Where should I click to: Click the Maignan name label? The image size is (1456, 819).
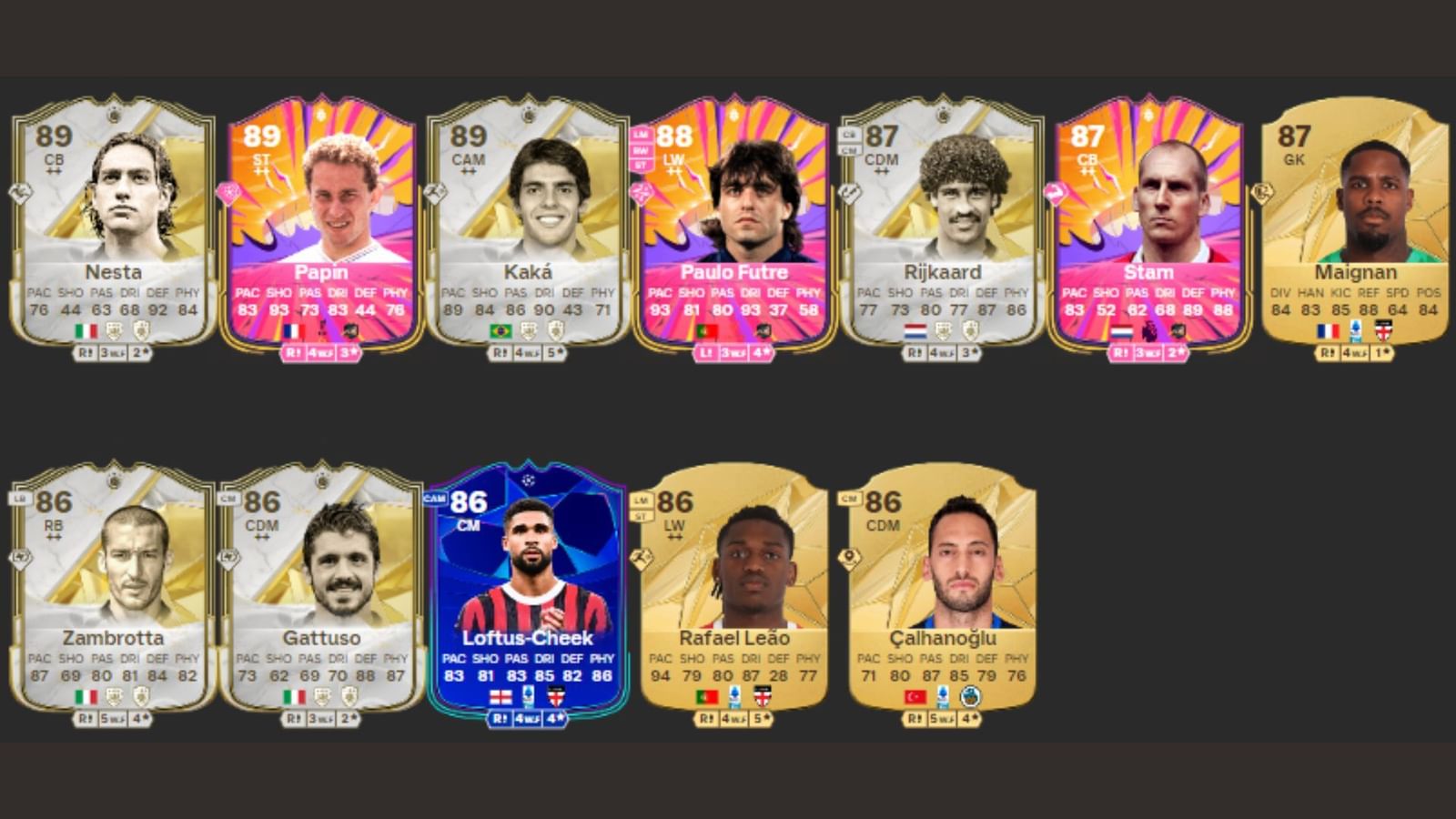point(1355,272)
